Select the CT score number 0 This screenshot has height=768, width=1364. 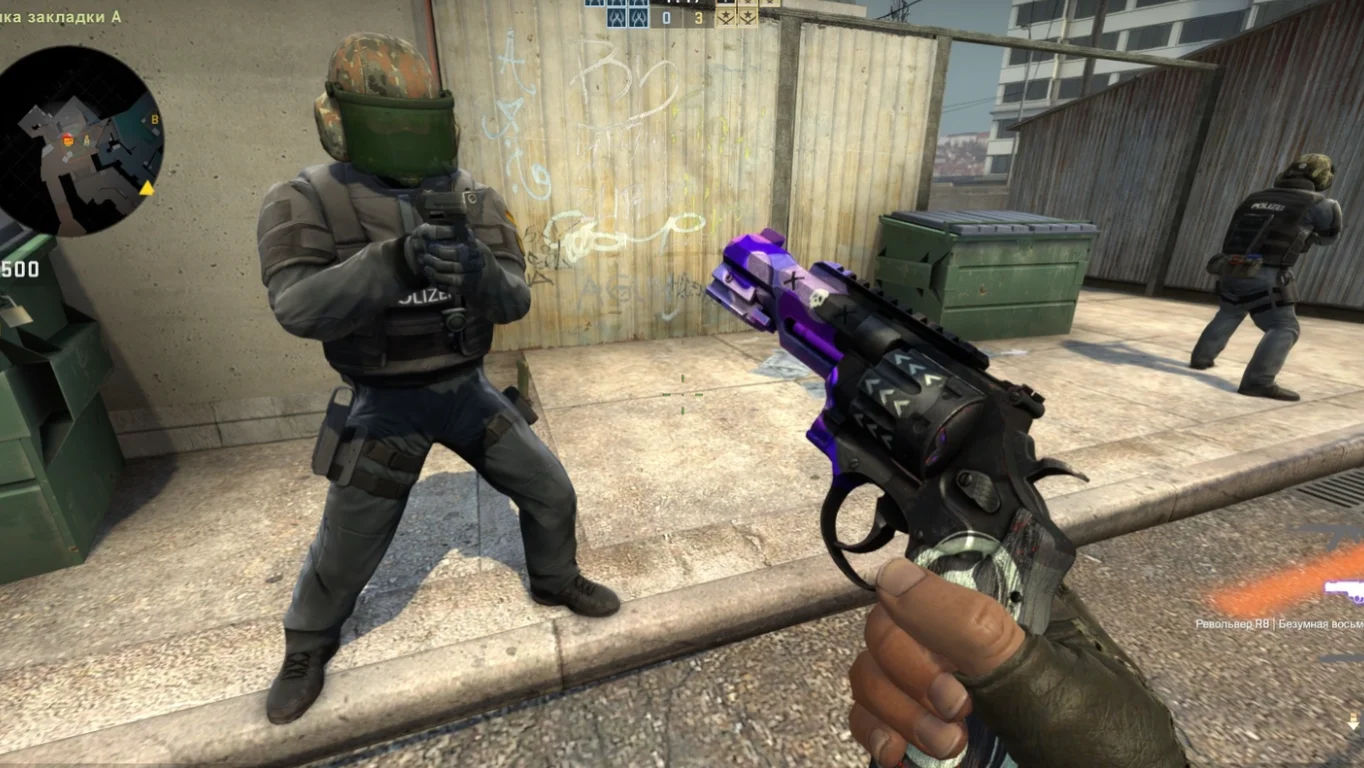click(666, 15)
